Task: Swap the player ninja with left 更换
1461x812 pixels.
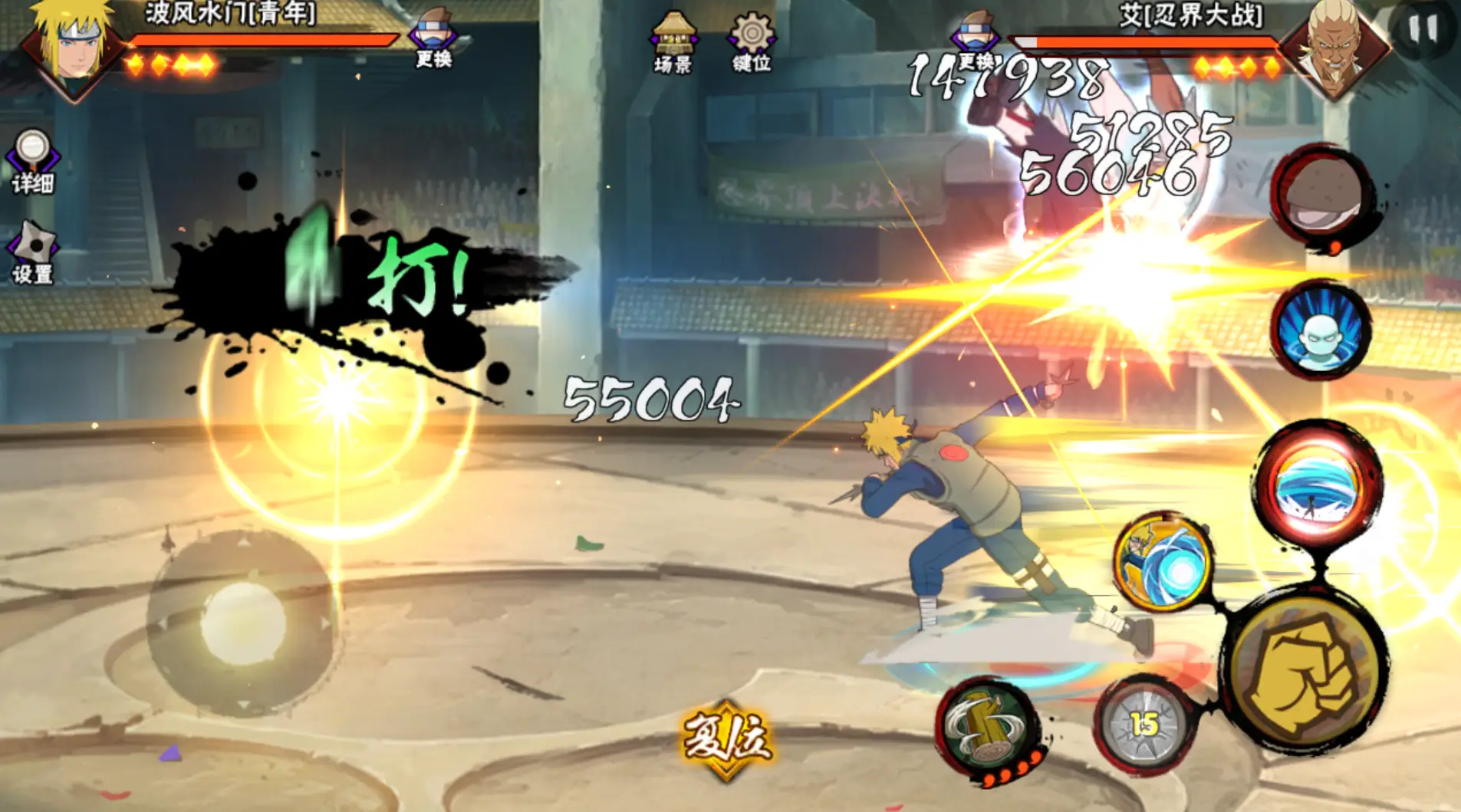Action: coord(433,38)
